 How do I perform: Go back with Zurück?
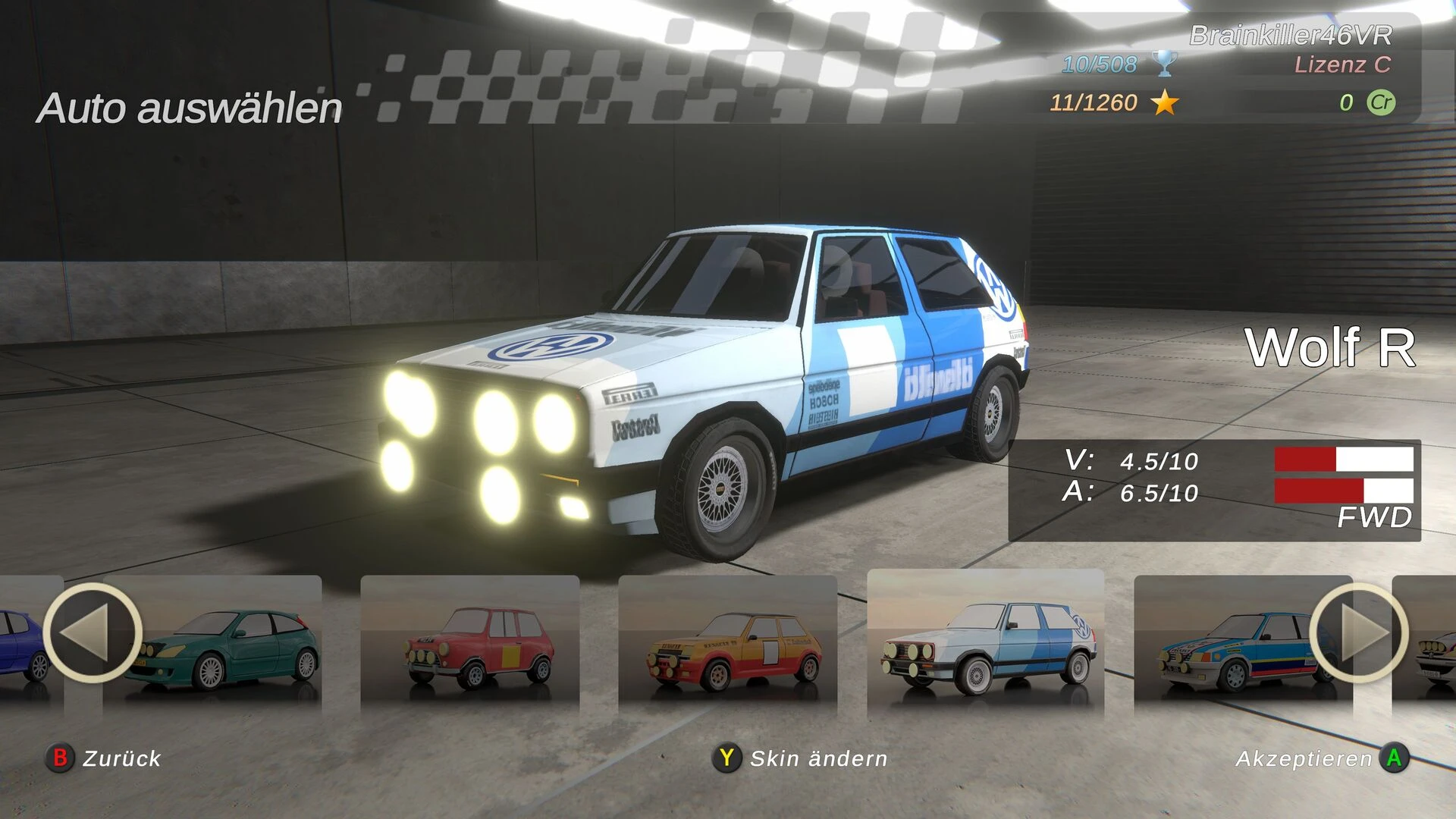coord(105,758)
